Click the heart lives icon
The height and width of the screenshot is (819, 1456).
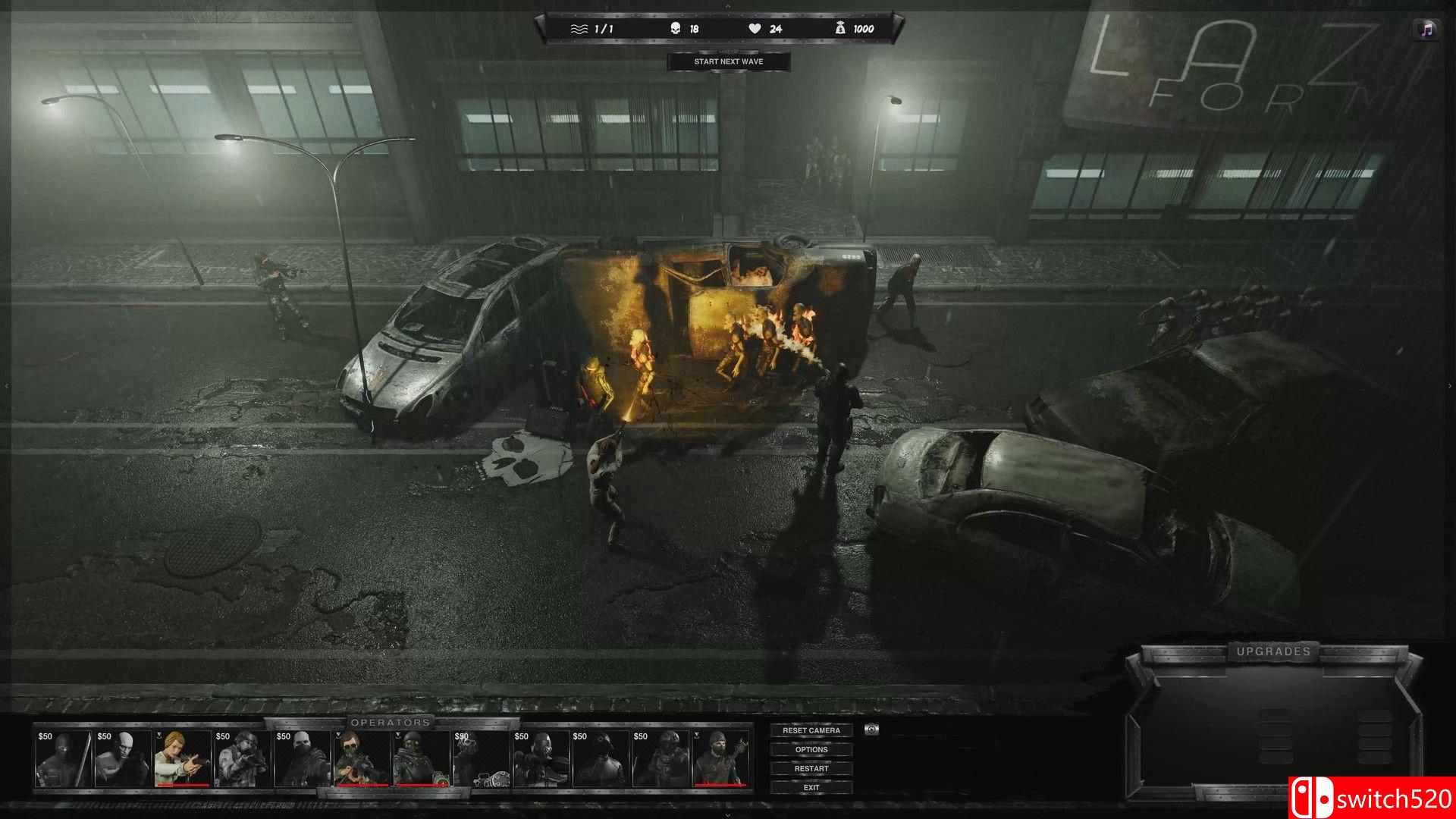coord(755,28)
